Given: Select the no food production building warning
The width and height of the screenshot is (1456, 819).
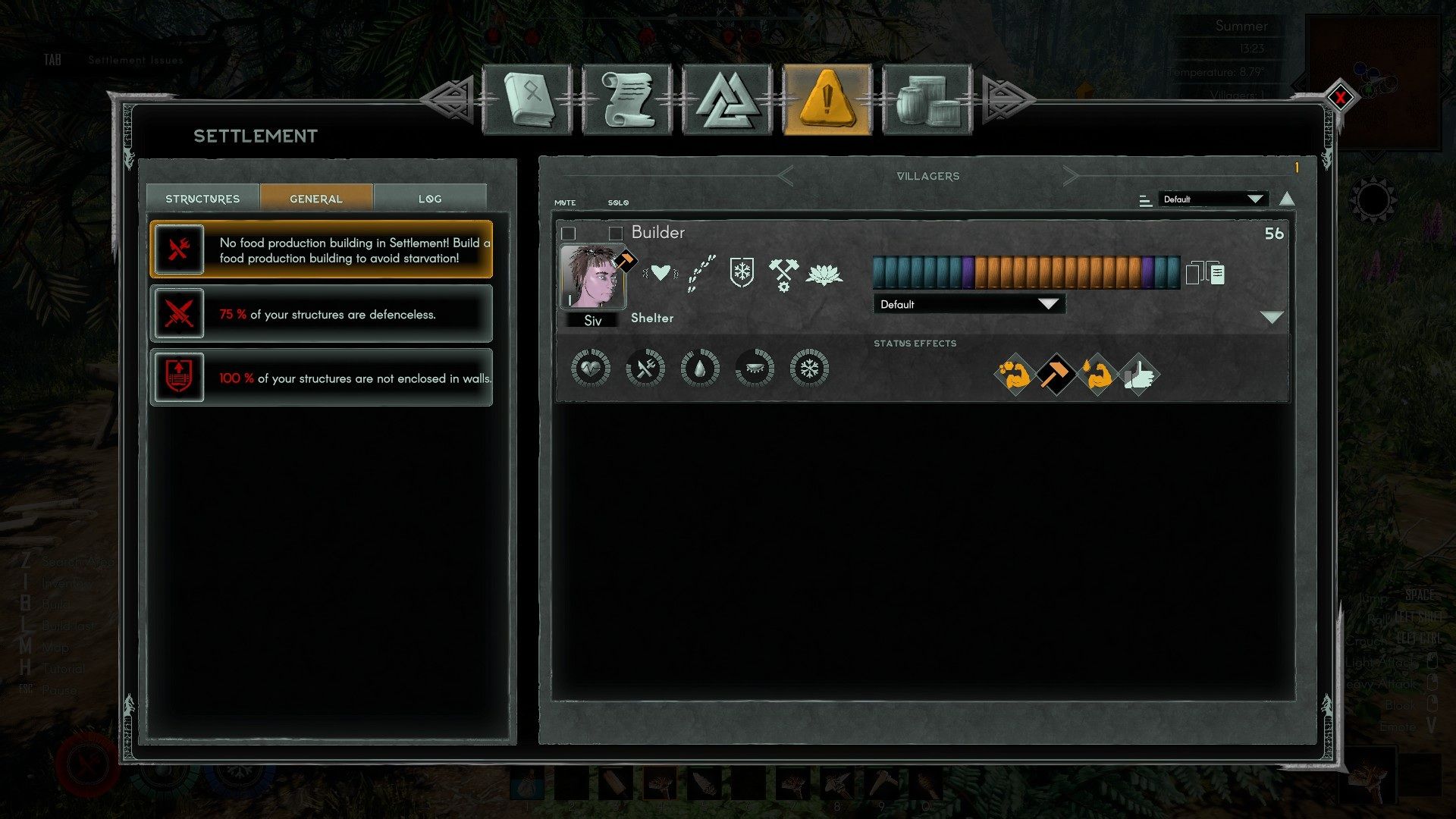Looking at the screenshot, I should [x=322, y=249].
